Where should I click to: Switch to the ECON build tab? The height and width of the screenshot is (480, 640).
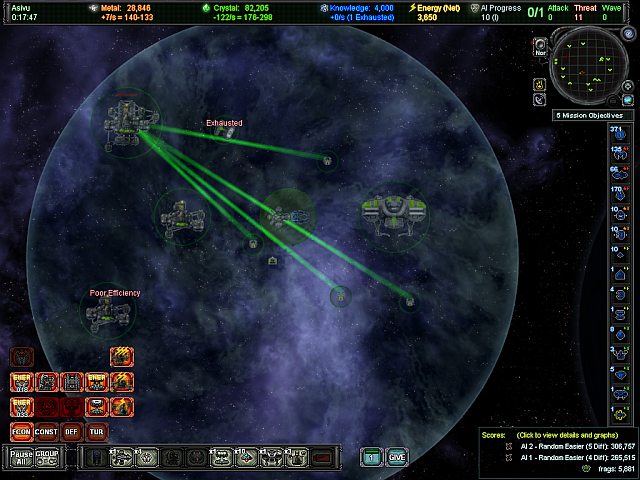pyautogui.click(x=22, y=432)
